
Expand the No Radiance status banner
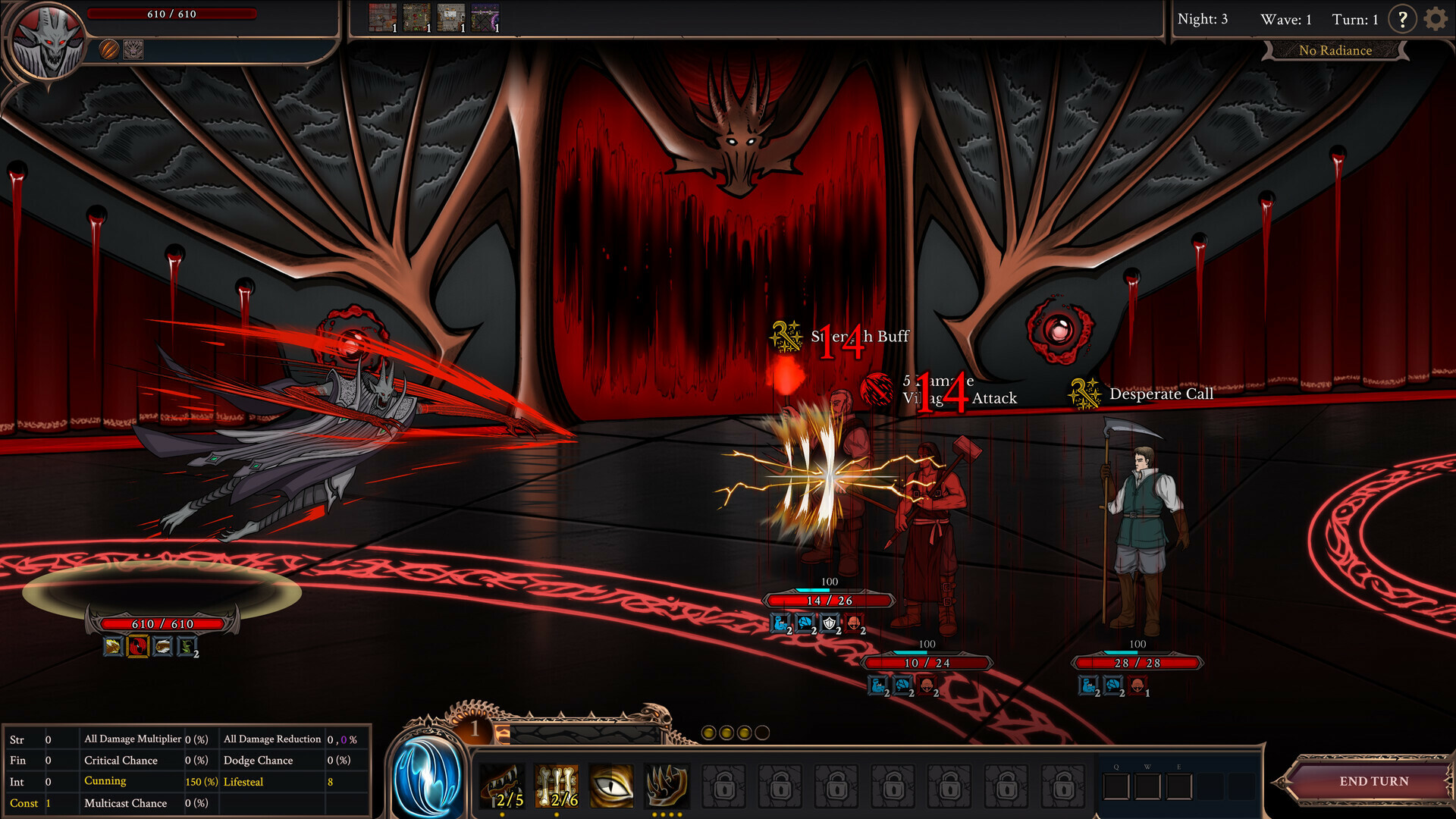[1335, 50]
